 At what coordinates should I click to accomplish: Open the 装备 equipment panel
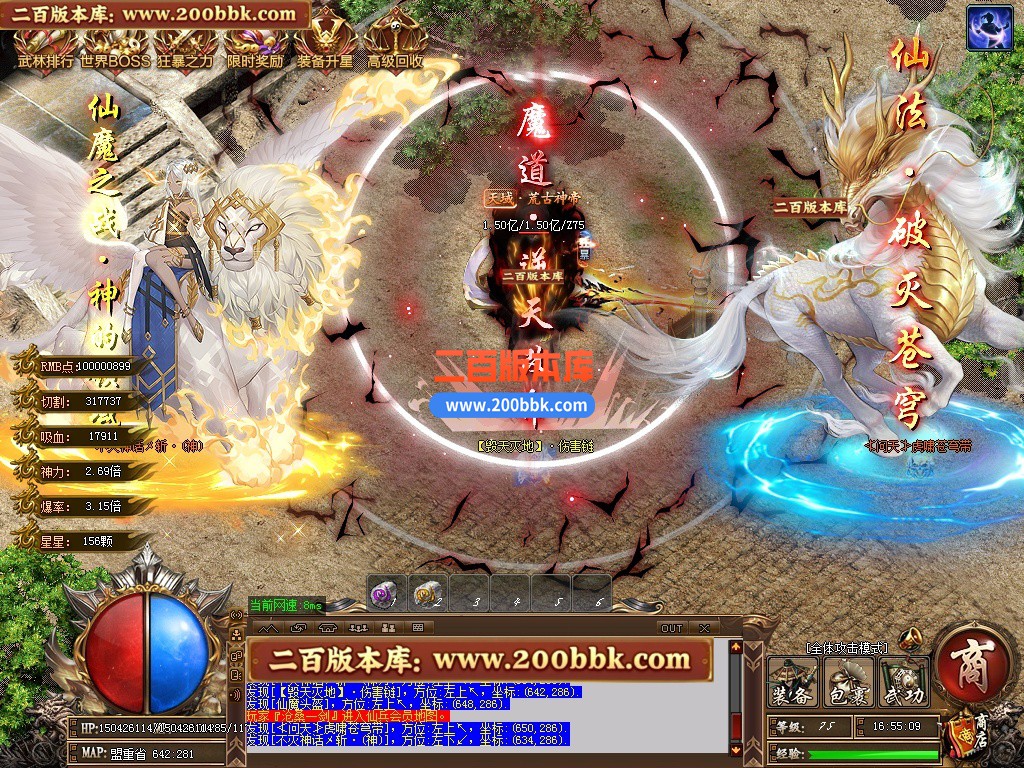point(792,682)
